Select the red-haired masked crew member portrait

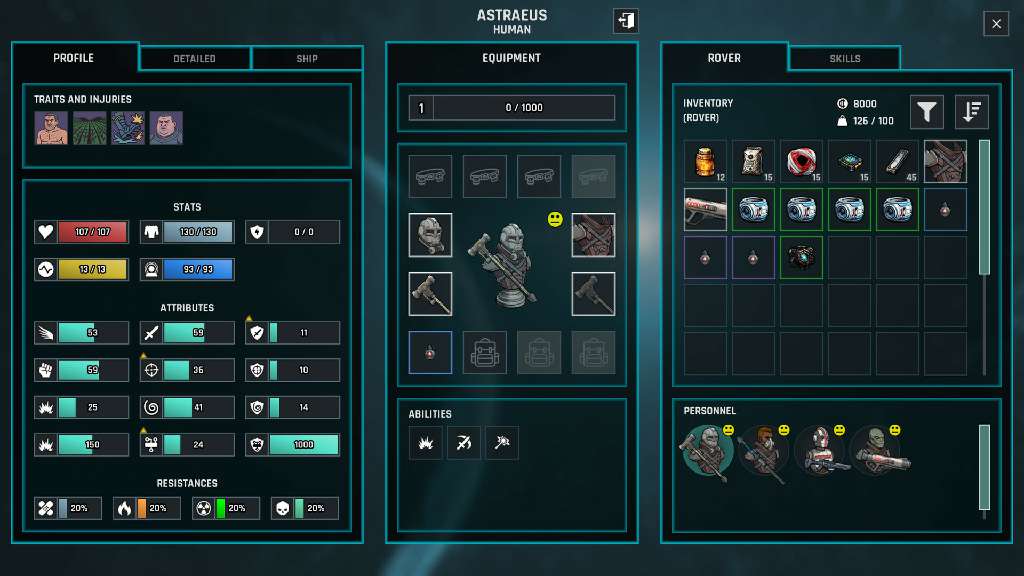coord(762,452)
